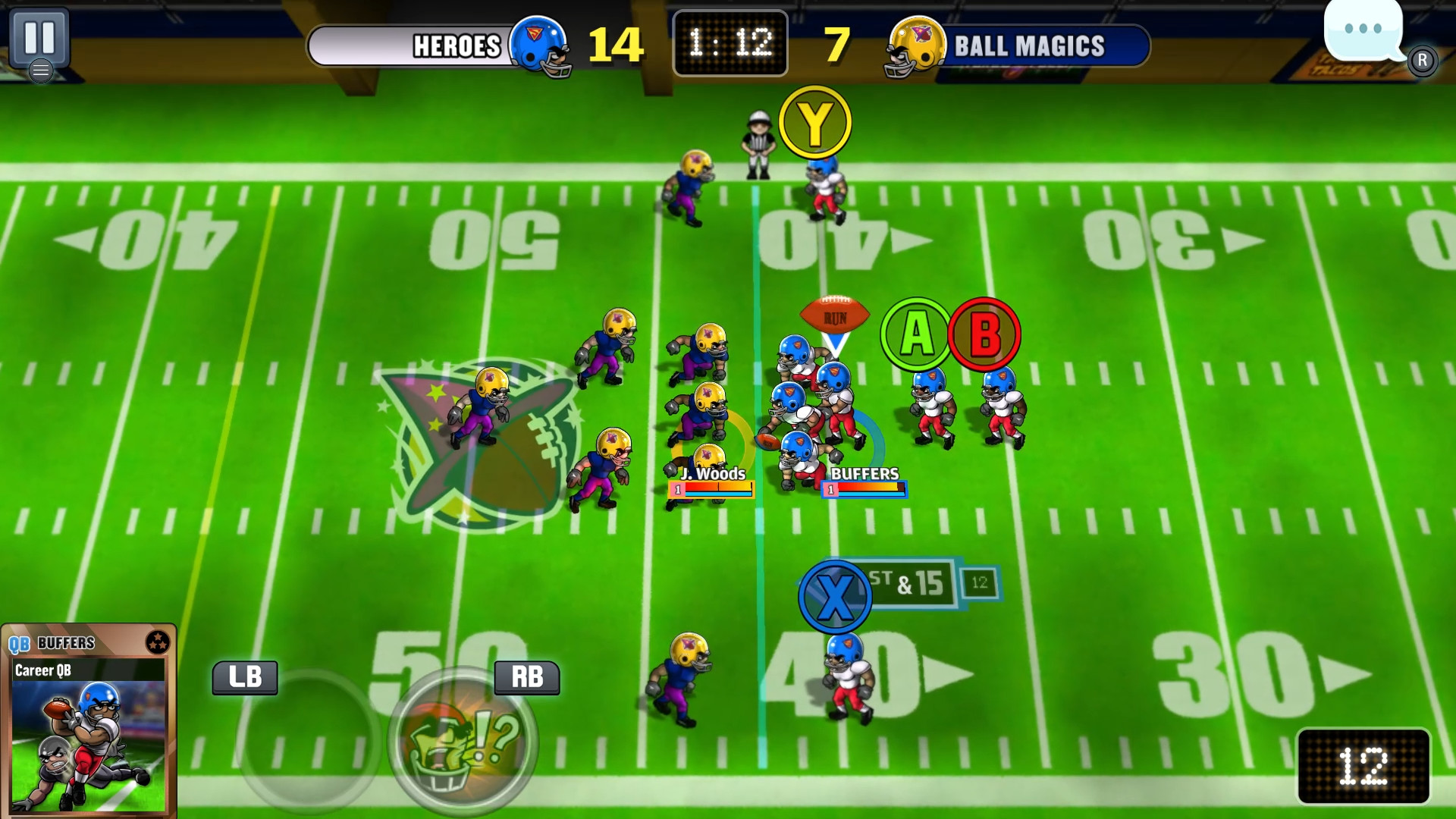1456x819 pixels.
Task: Tap the RUN play marker above the line
Action: tap(835, 315)
